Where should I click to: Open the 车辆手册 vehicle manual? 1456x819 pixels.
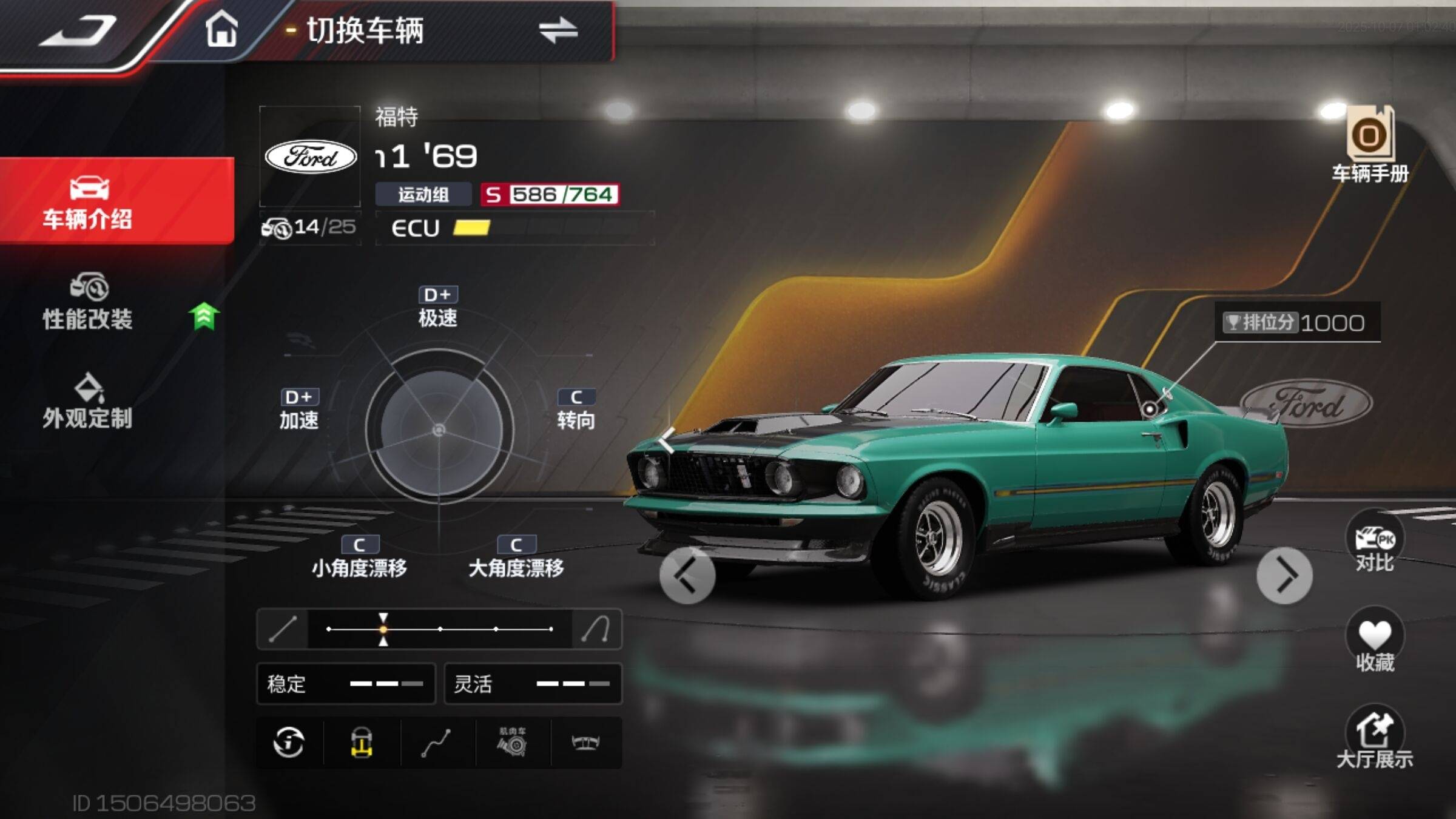(1370, 144)
